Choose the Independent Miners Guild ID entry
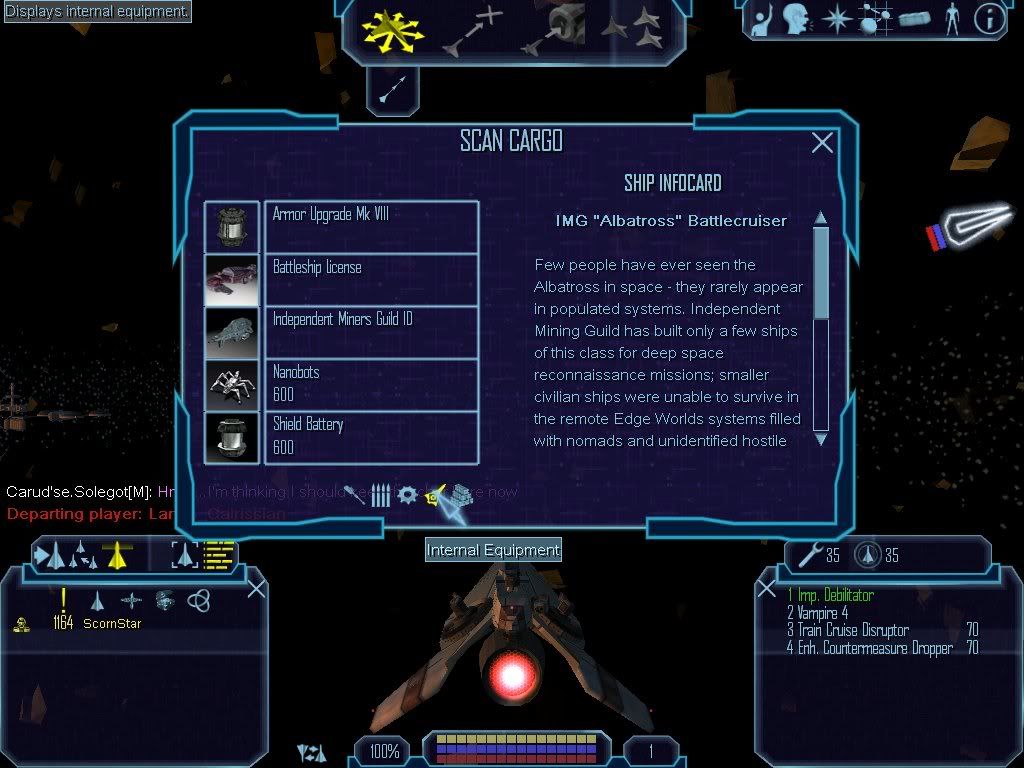 click(371, 331)
